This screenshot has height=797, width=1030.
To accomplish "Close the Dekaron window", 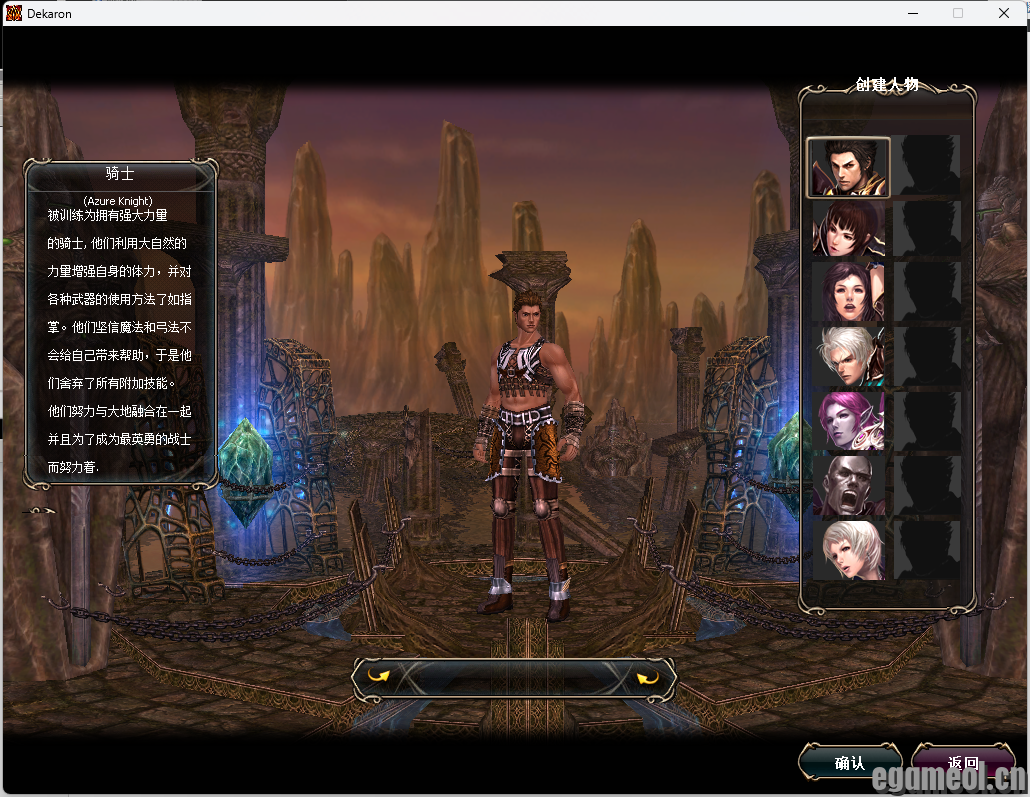I will [x=1004, y=13].
